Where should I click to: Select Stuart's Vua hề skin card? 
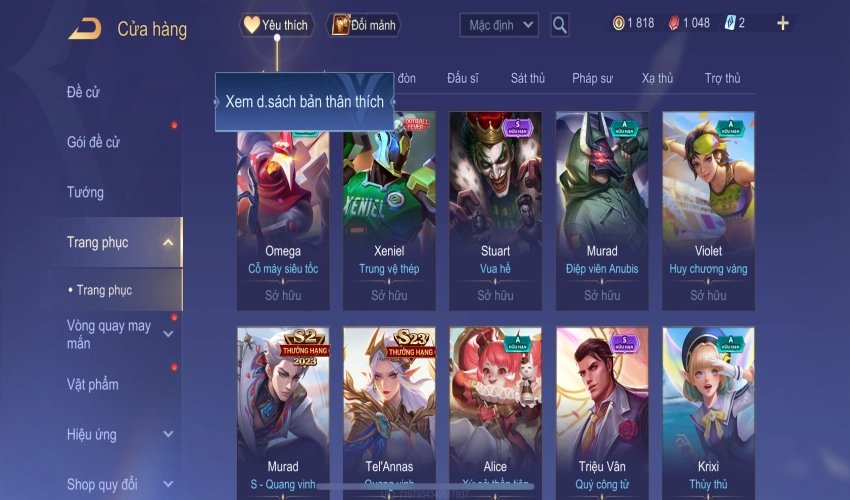[495, 210]
